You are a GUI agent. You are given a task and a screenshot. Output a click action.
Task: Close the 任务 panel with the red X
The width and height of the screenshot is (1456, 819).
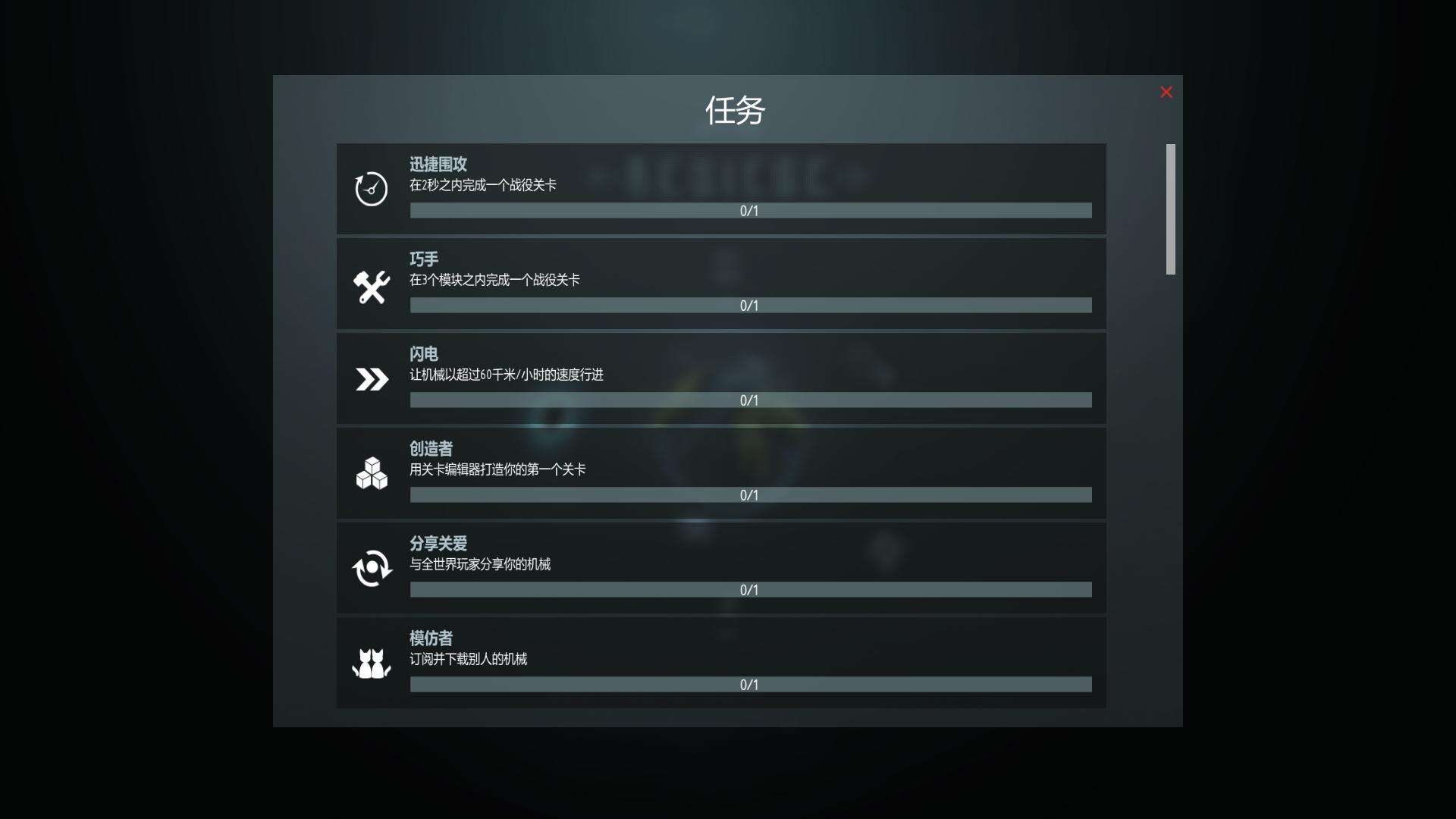(1166, 92)
